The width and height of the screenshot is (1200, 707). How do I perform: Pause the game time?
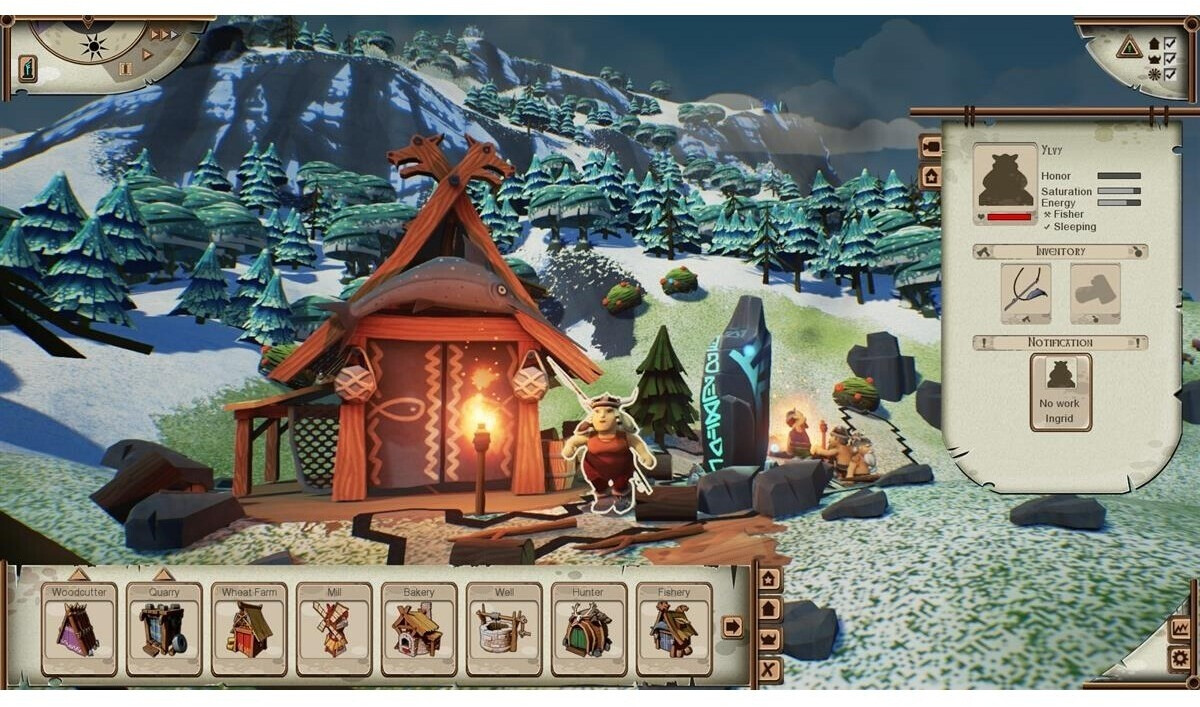click(125, 69)
